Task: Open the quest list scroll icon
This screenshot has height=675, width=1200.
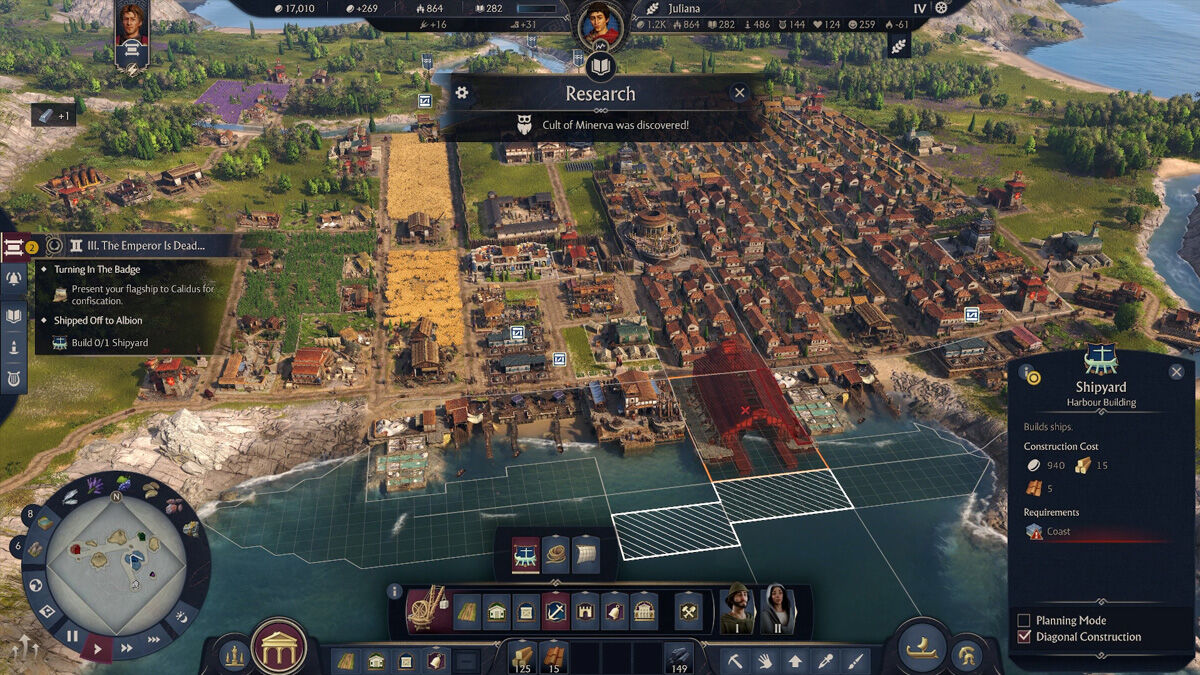Action: coord(14,245)
